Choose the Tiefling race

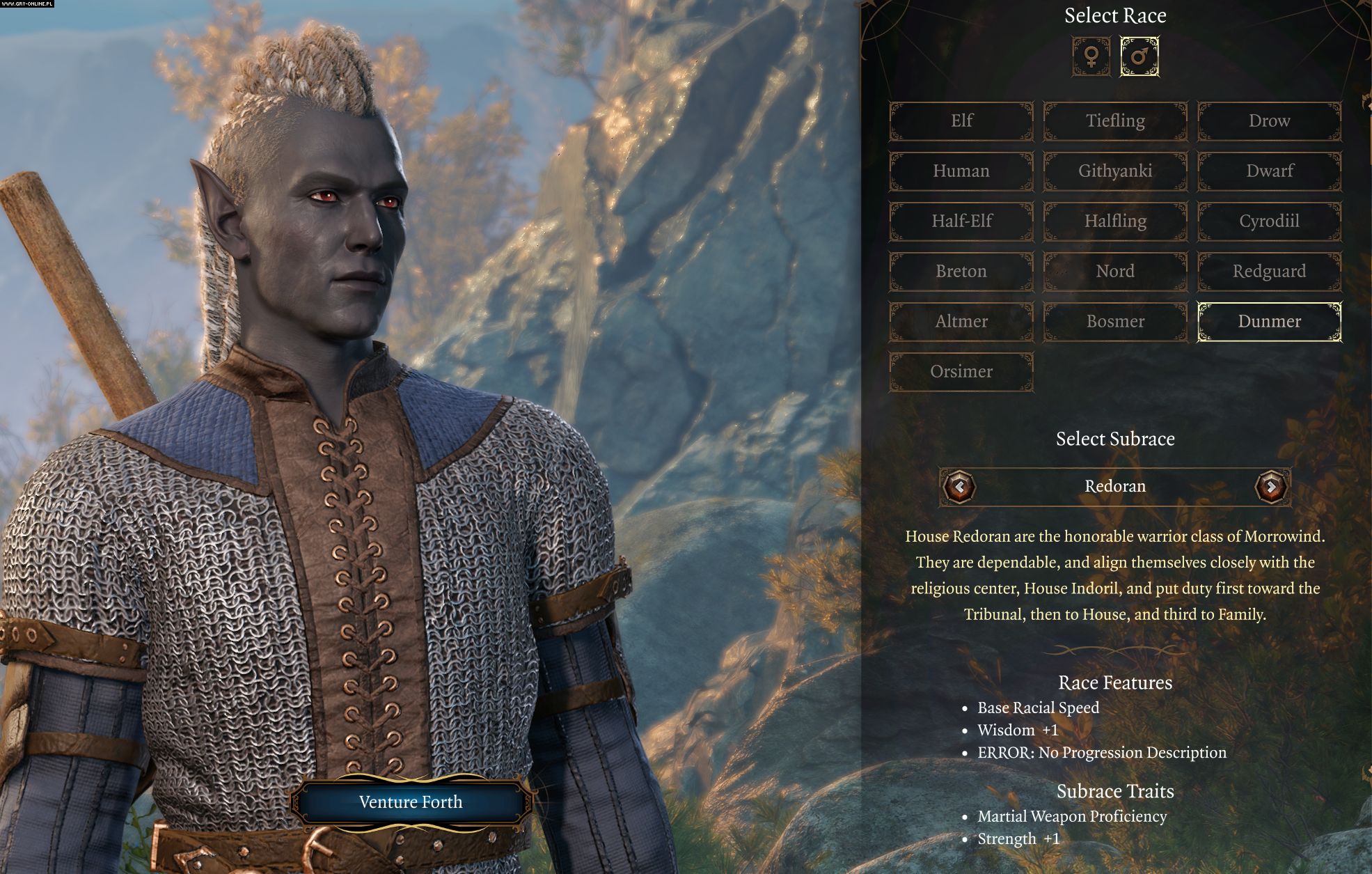1115,121
